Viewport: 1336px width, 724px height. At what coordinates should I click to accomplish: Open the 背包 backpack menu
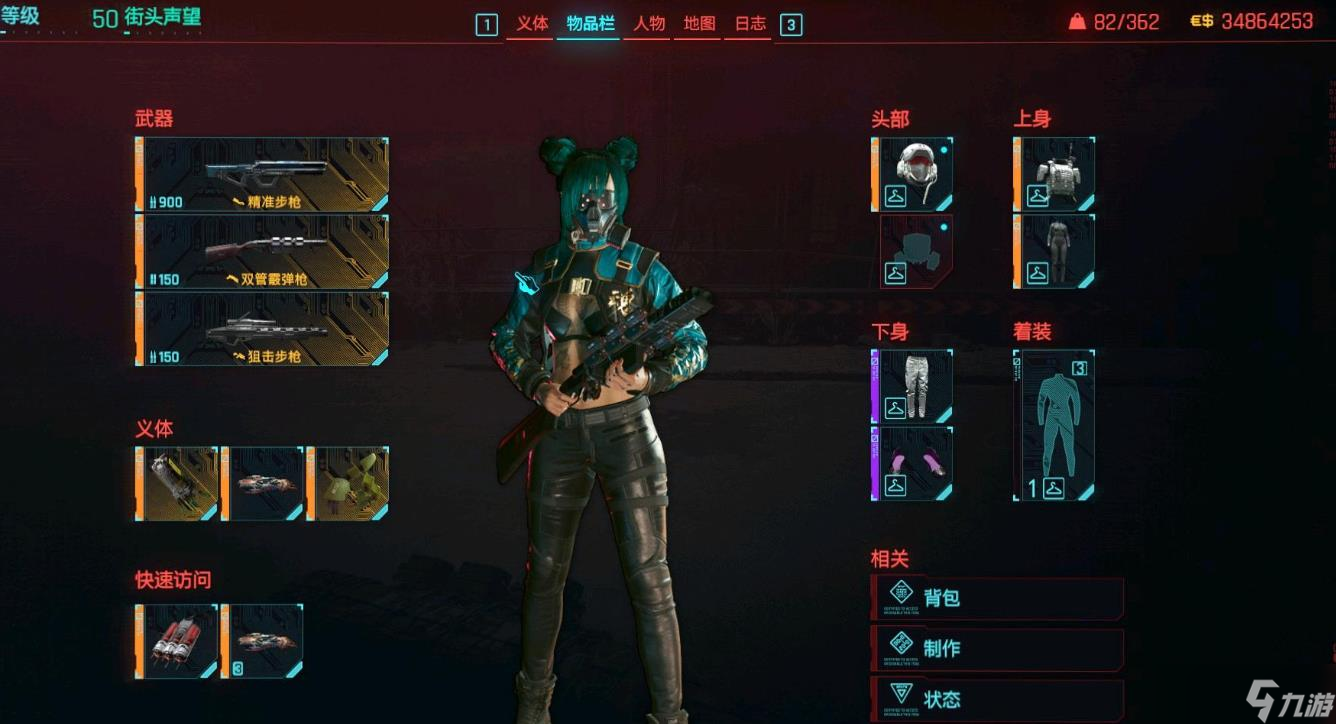(x=998, y=598)
